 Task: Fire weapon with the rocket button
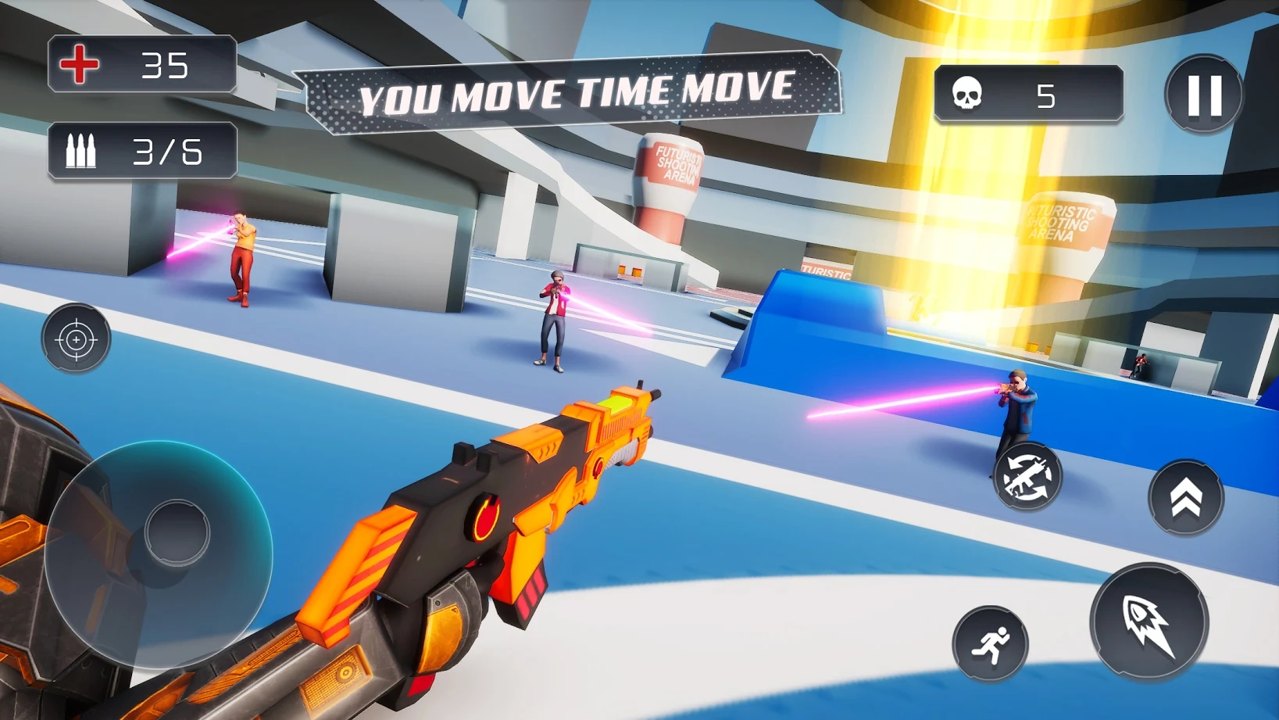[1148, 622]
